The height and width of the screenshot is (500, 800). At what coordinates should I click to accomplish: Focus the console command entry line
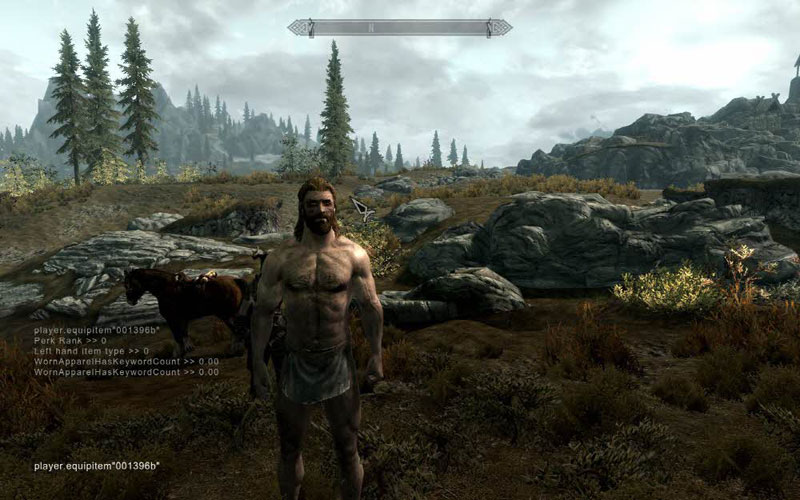(97, 466)
